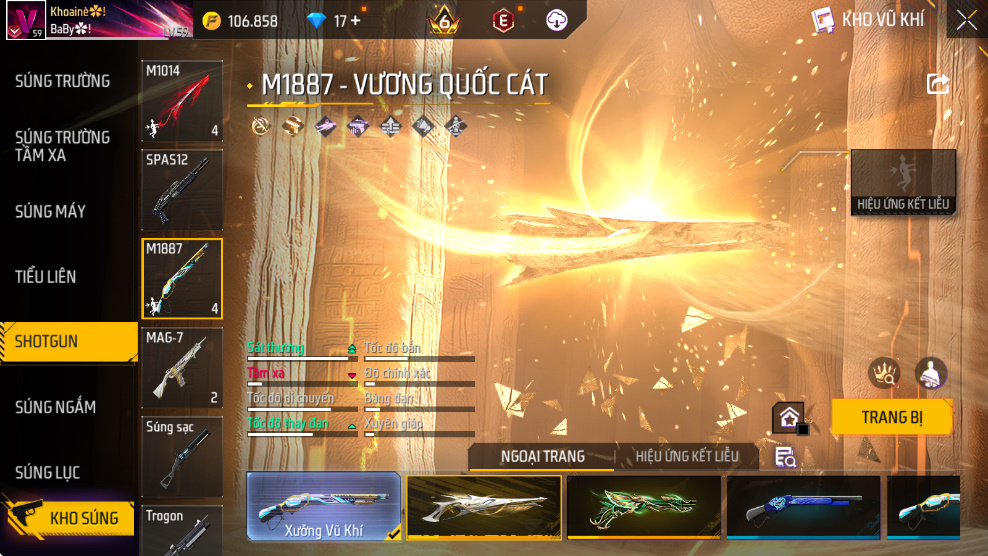The height and width of the screenshot is (556, 988).
Task: Select the MAG-7 weapon slot
Action: 182,368
